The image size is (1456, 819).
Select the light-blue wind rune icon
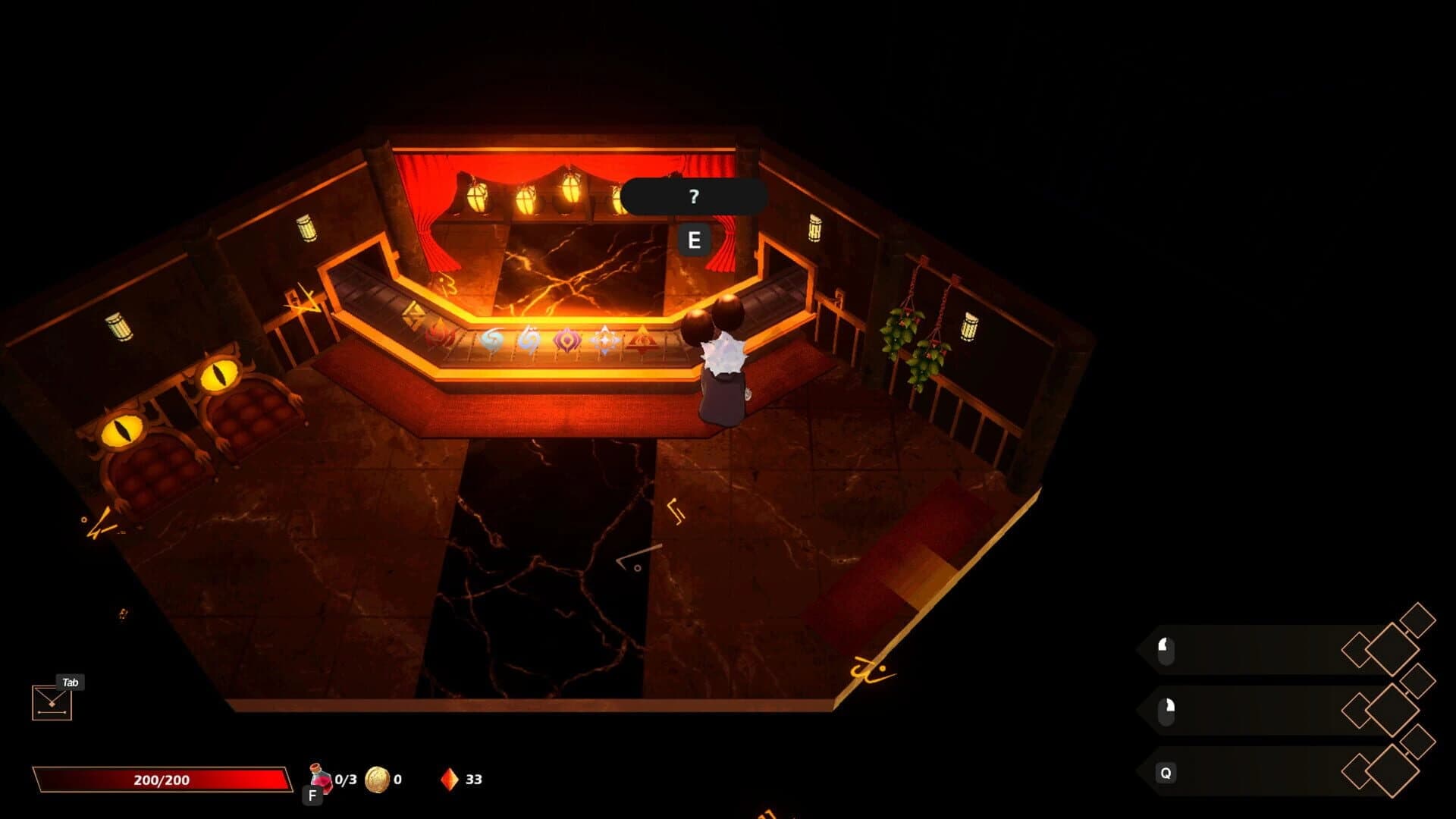pos(491,339)
